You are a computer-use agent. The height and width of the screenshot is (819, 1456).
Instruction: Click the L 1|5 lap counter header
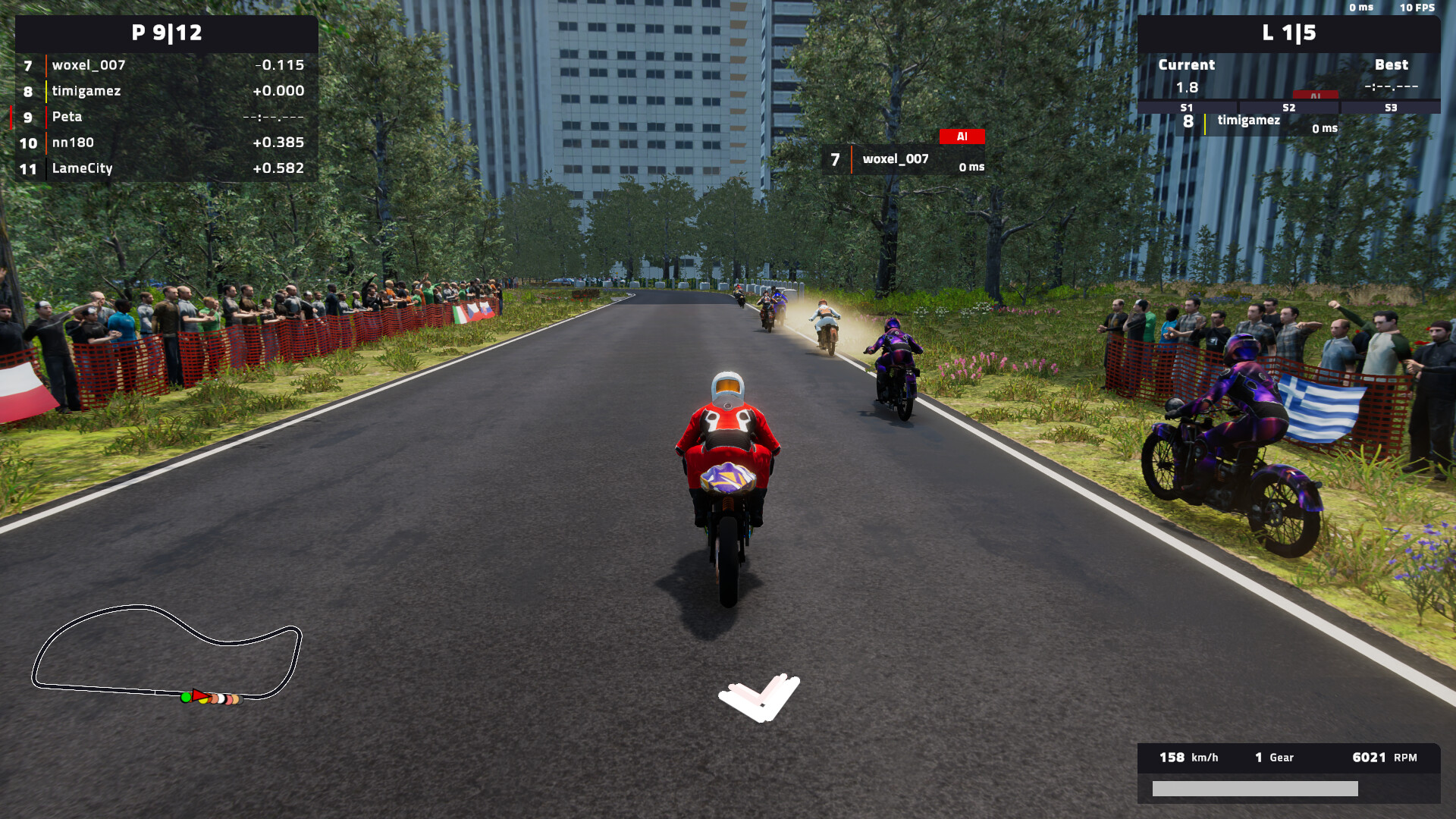point(1290,33)
